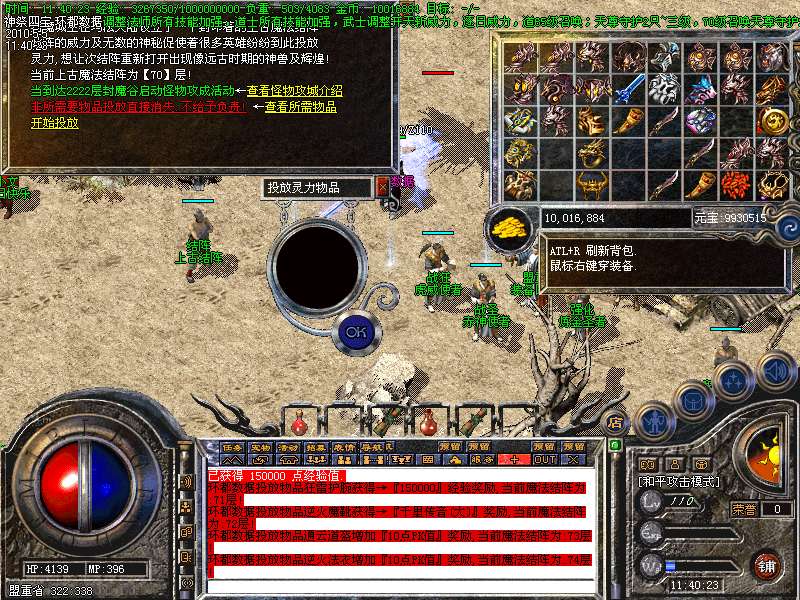
Task: Select the blue sword in the bag
Action: point(629,90)
